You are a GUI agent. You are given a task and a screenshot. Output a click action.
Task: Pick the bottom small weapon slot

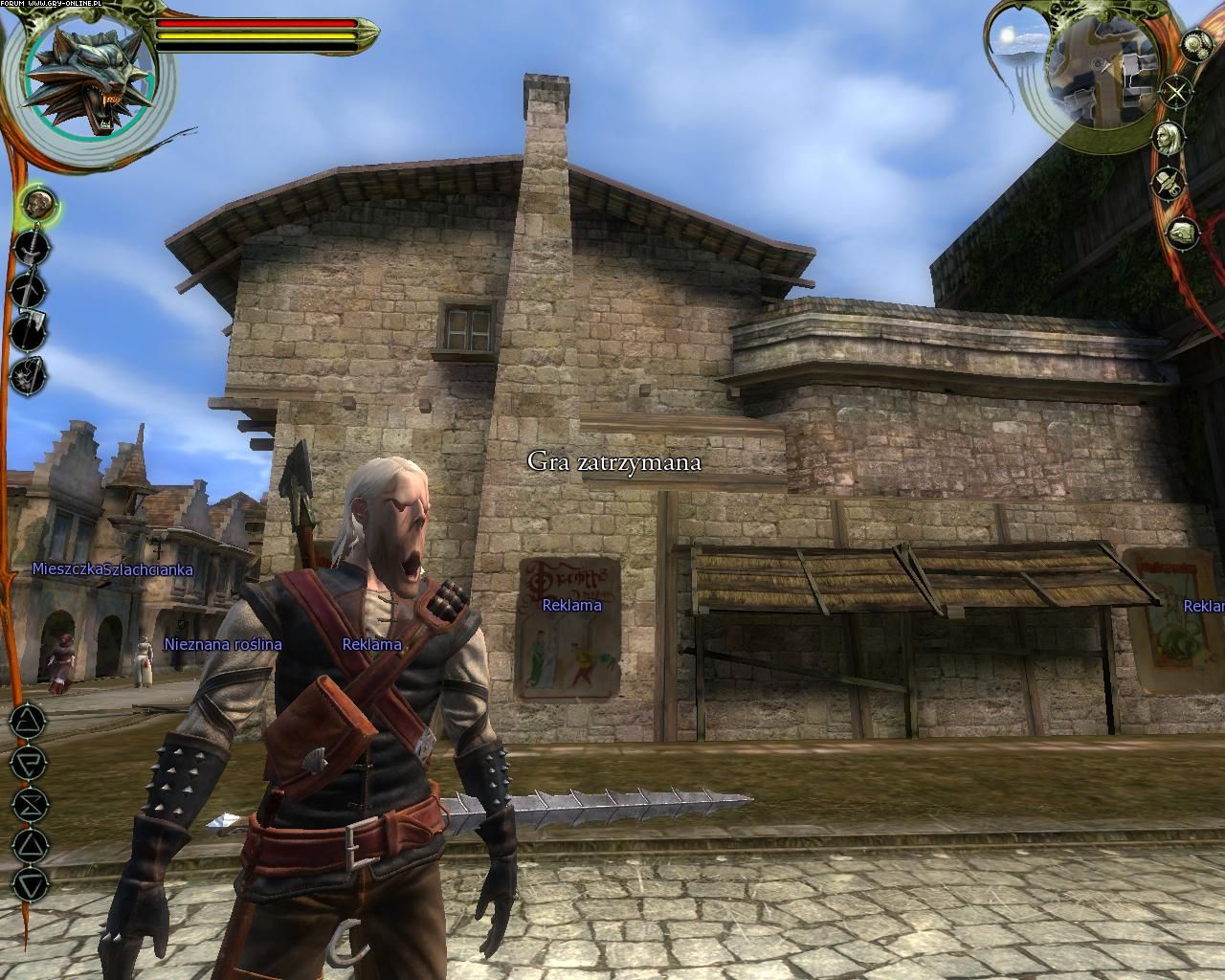[x=27, y=374]
